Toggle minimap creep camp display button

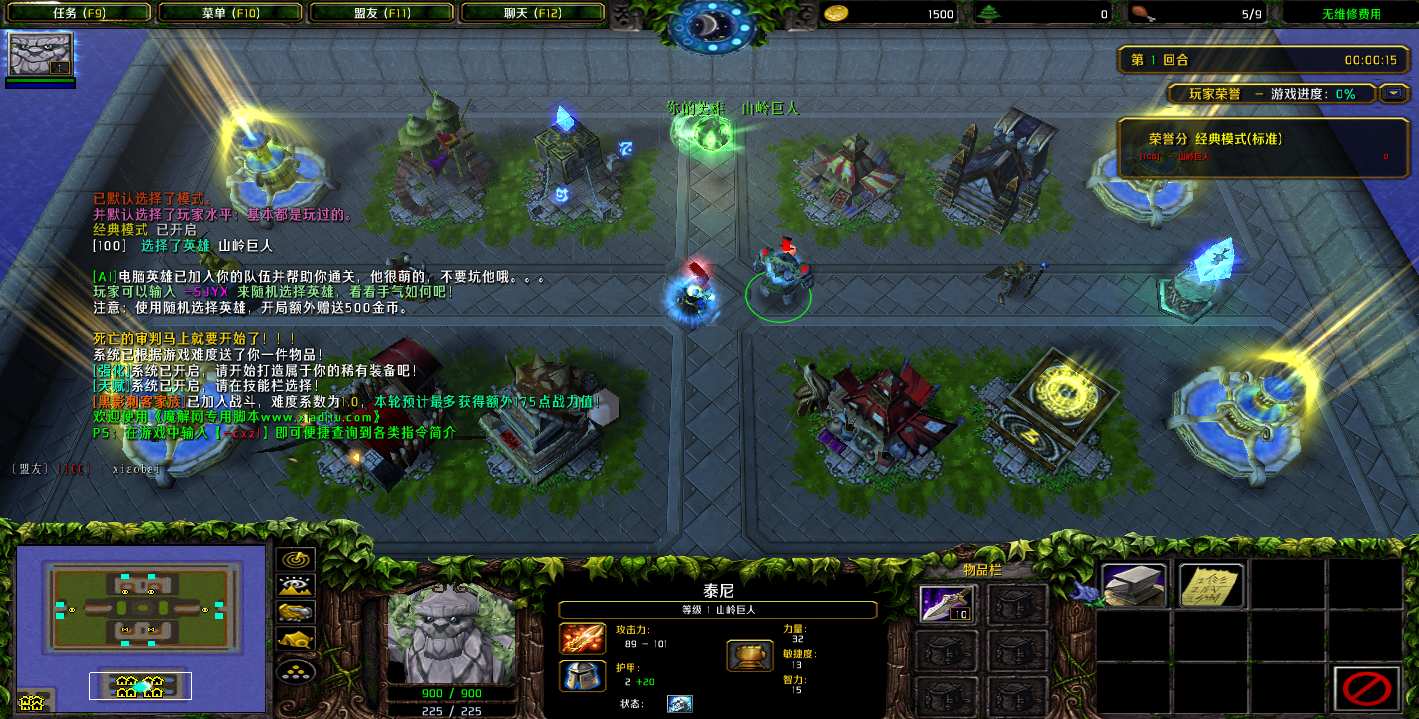(x=296, y=638)
